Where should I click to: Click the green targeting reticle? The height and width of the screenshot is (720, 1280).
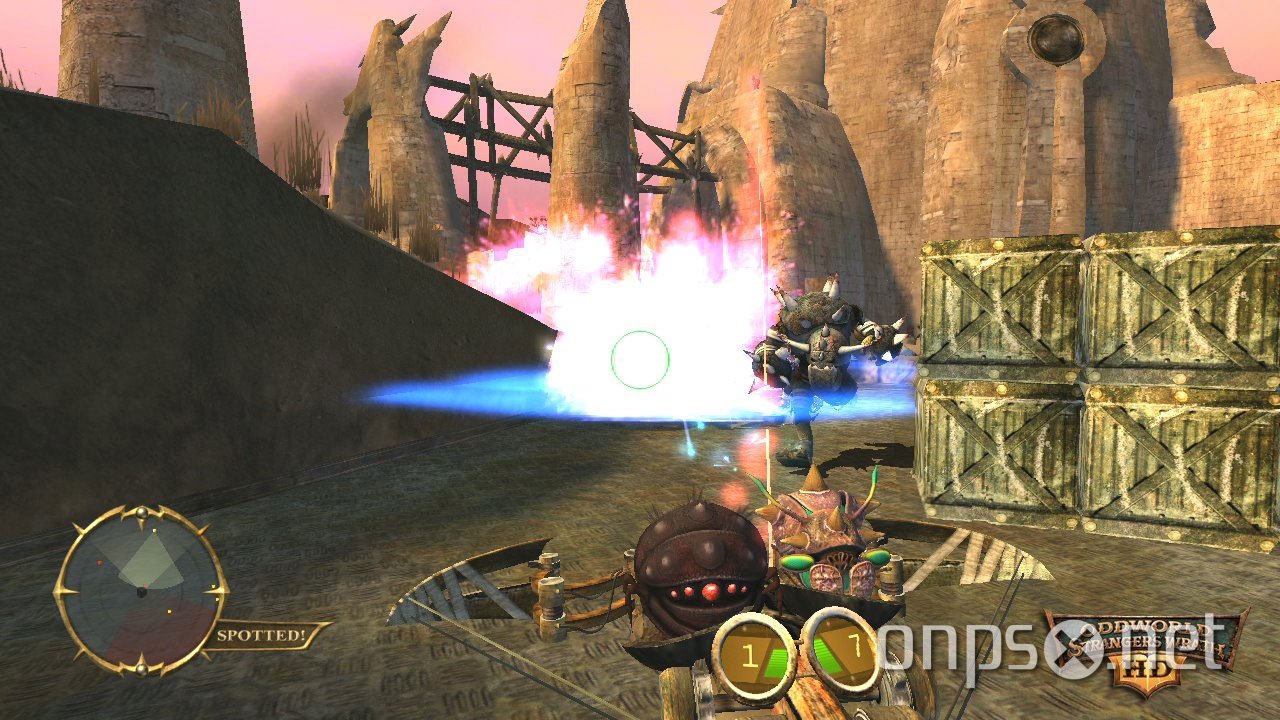pos(638,362)
